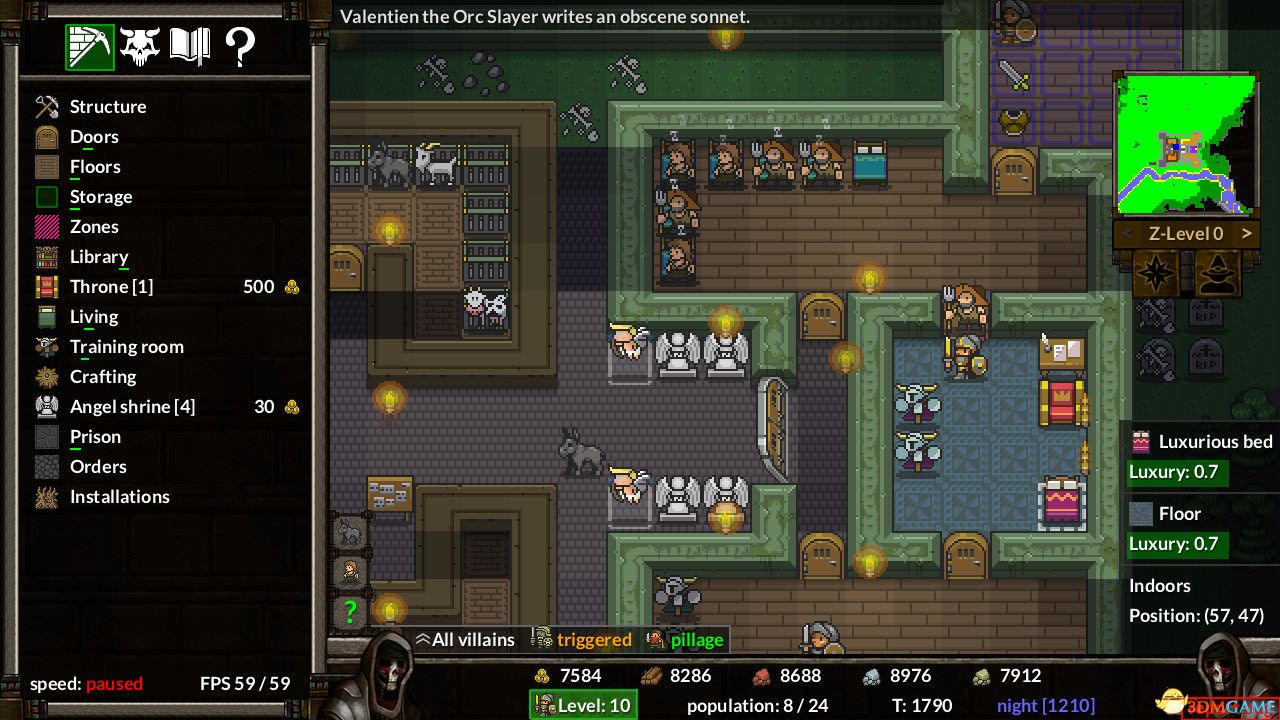Open the build menu tab with pickaxe icon

click(90, 46)
